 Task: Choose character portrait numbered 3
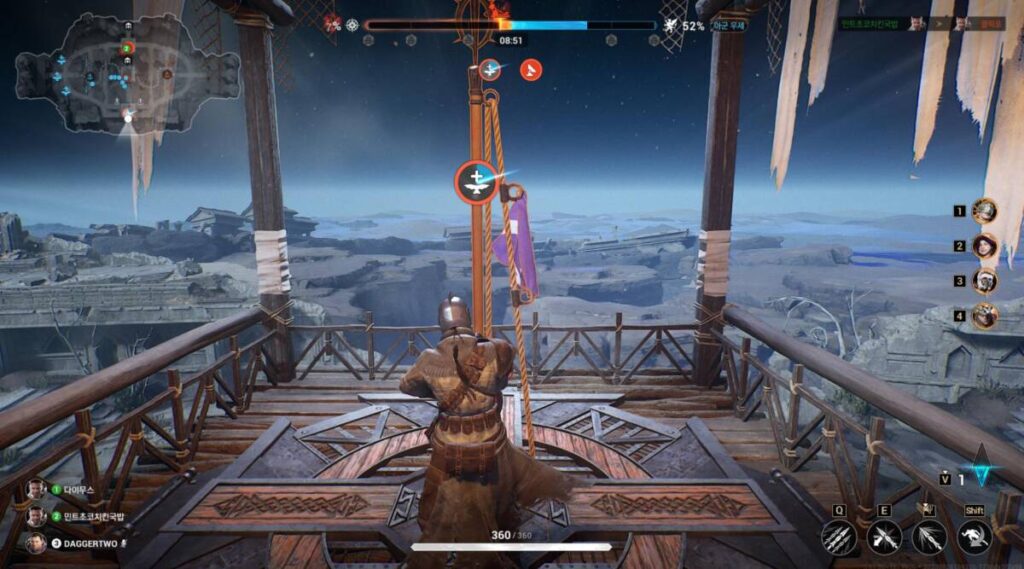(x=985, y=281)
